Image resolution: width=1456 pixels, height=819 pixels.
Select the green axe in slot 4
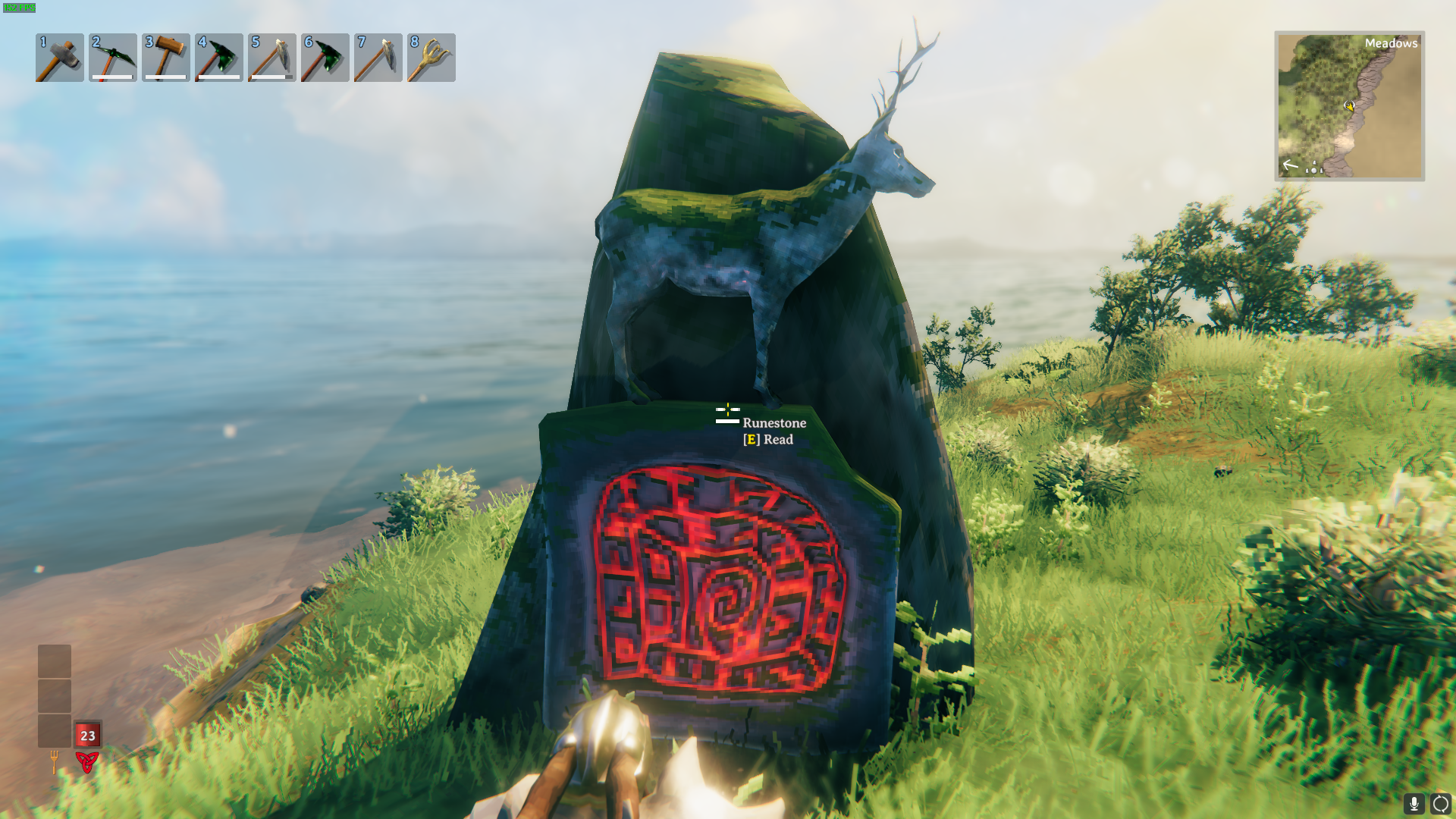tap(219, 58)
